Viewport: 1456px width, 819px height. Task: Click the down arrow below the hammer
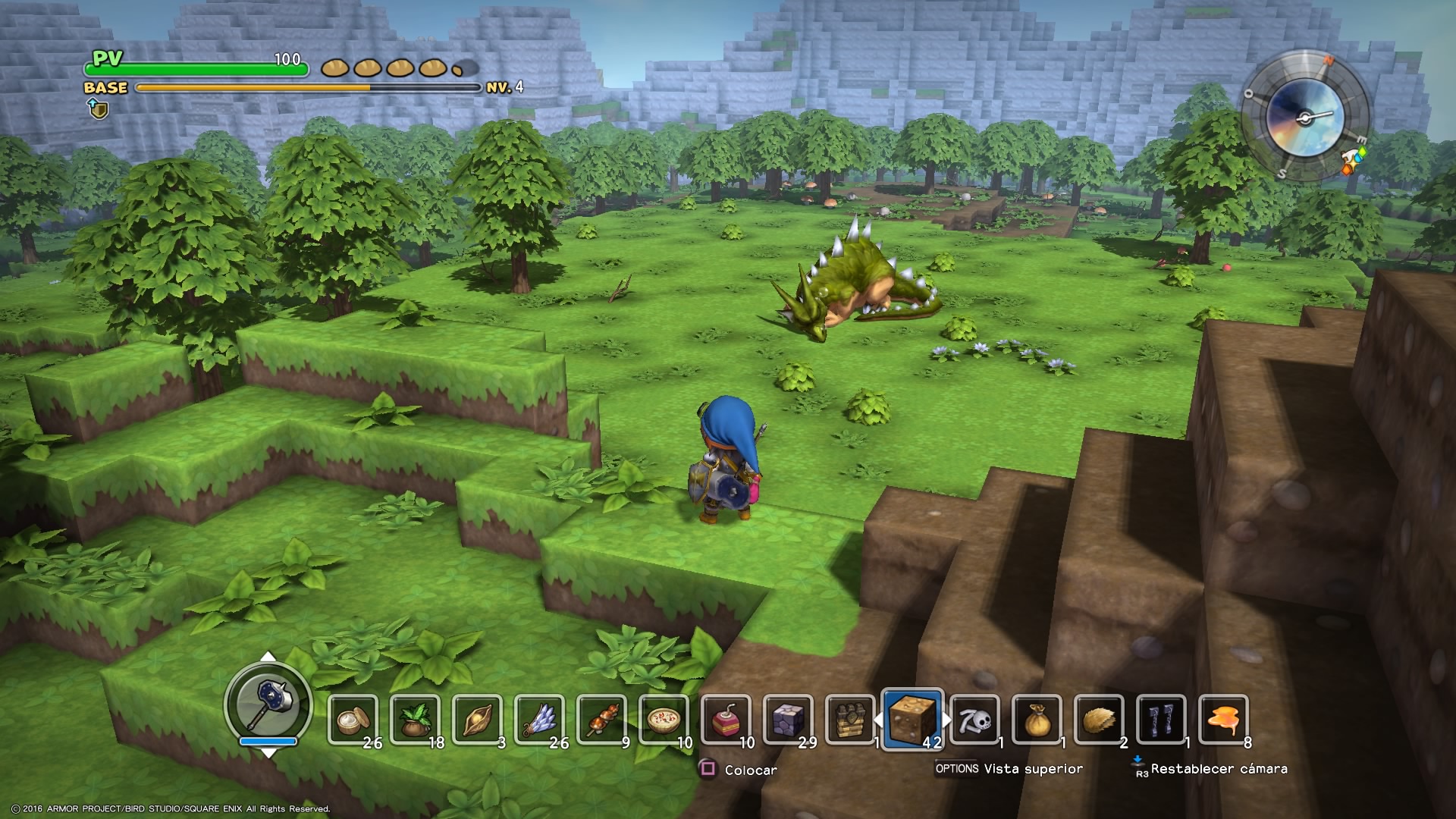[x=268, y=752]
